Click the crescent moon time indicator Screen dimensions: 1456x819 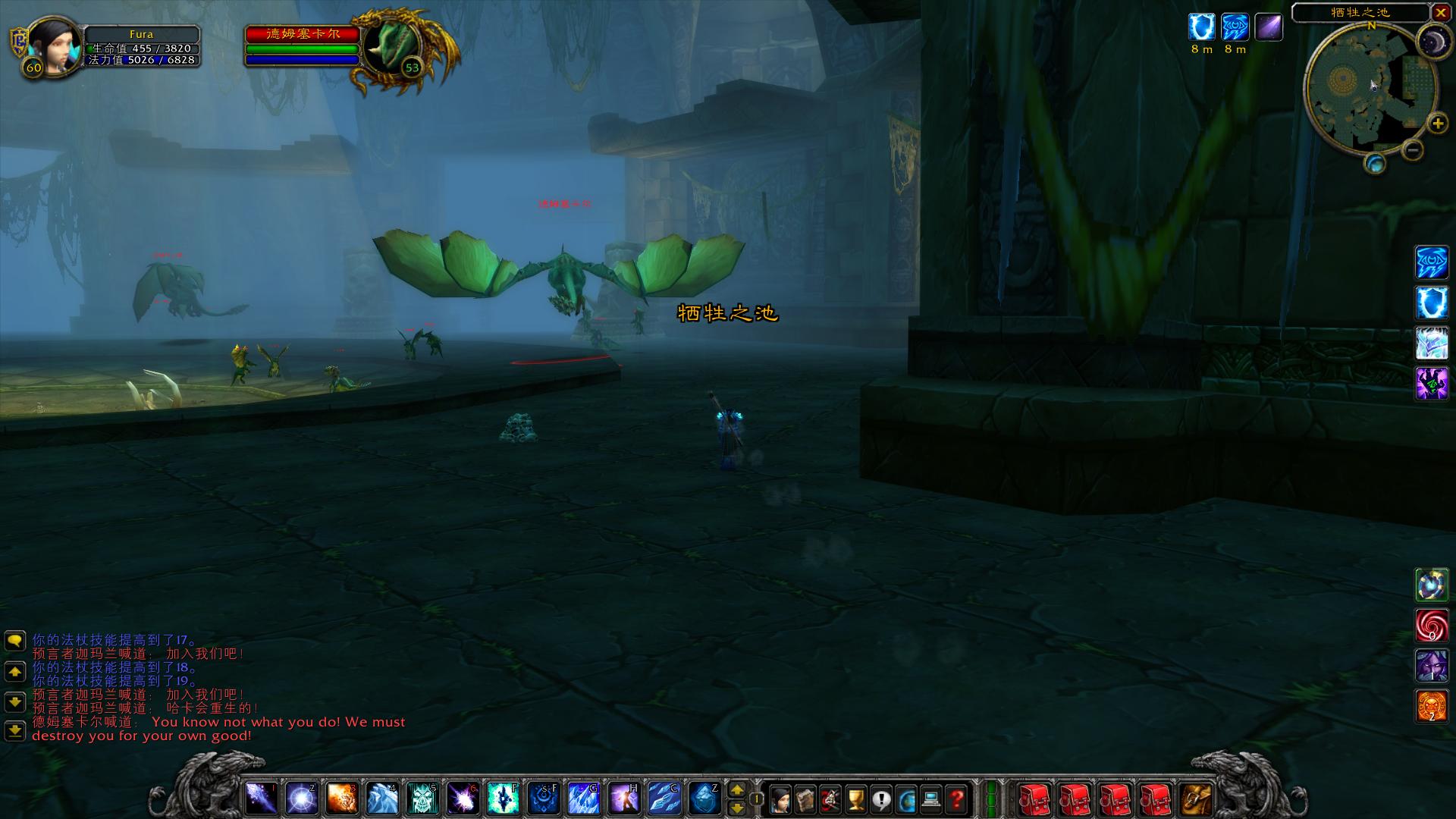(1433, 39)
